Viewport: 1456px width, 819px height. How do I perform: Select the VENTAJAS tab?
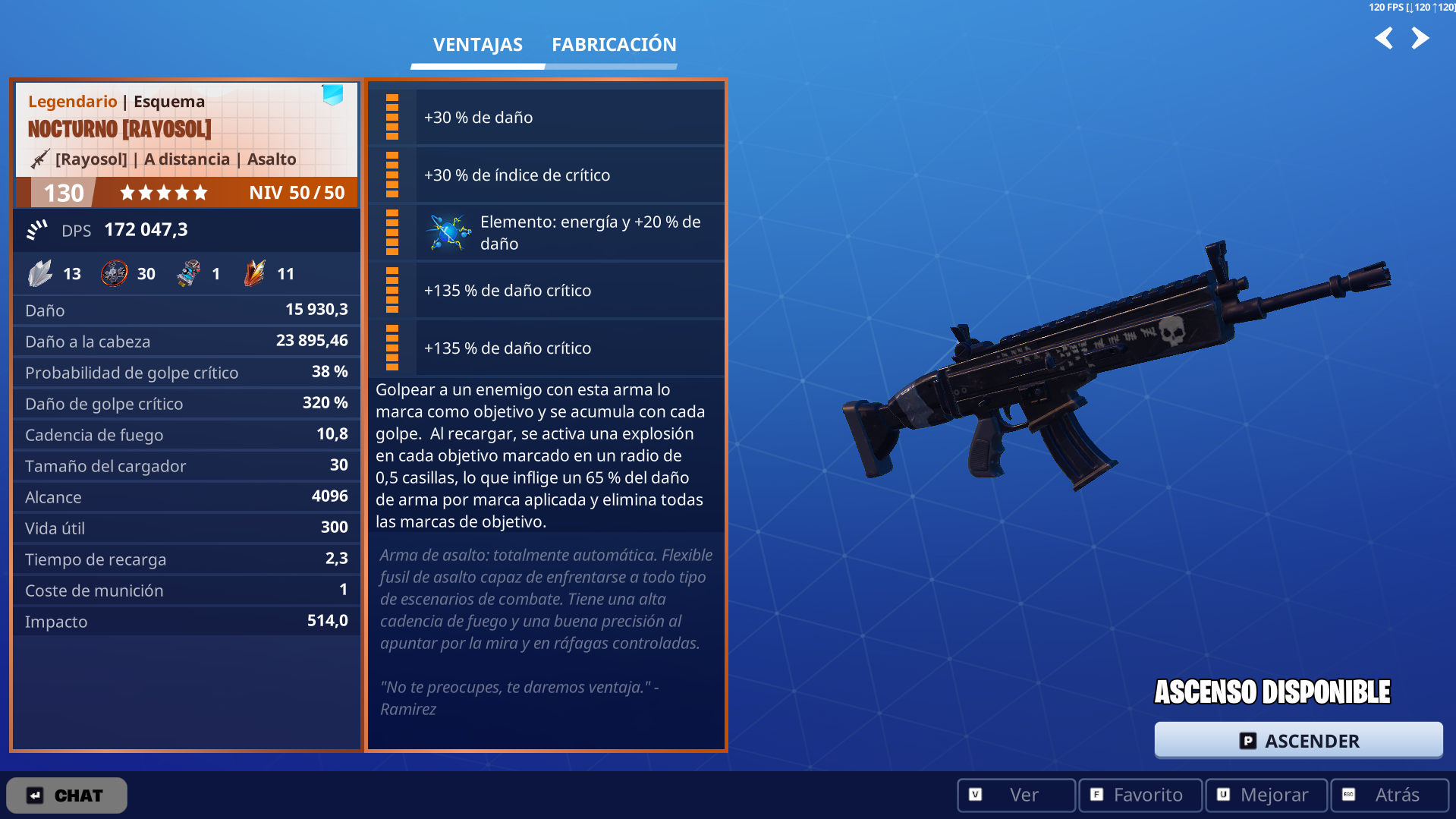tap(476, 44)
